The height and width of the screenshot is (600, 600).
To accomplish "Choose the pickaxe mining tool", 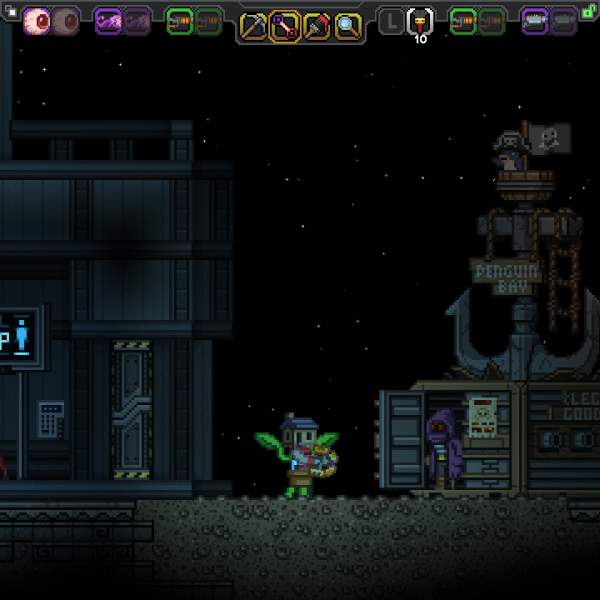I will coord(254,26).
